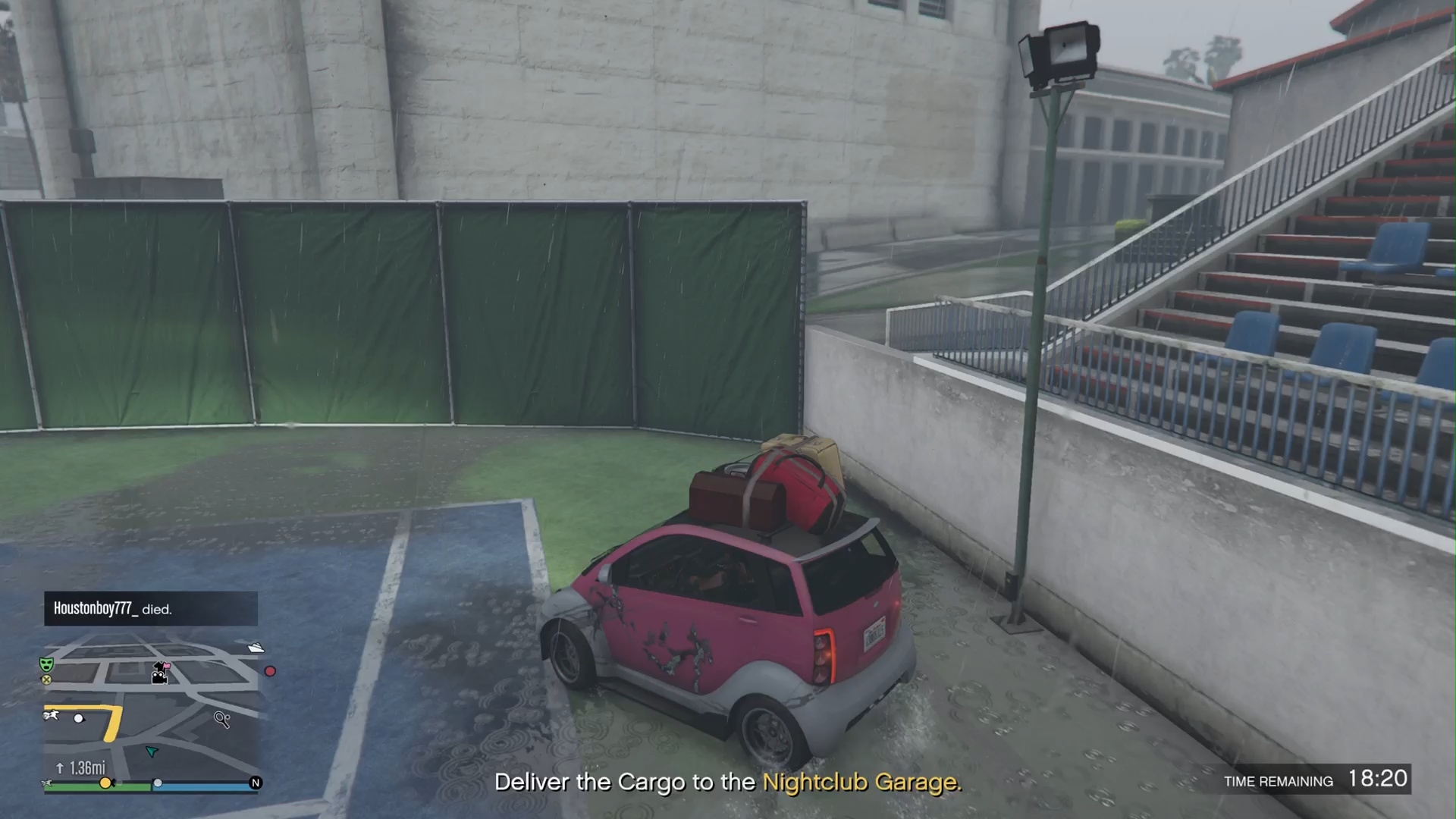Image resolution: width=1456 pixels, height=819 pixels.
Task: Select the yellow crossed-circle blip on the minimap
Action: [46, 680]
